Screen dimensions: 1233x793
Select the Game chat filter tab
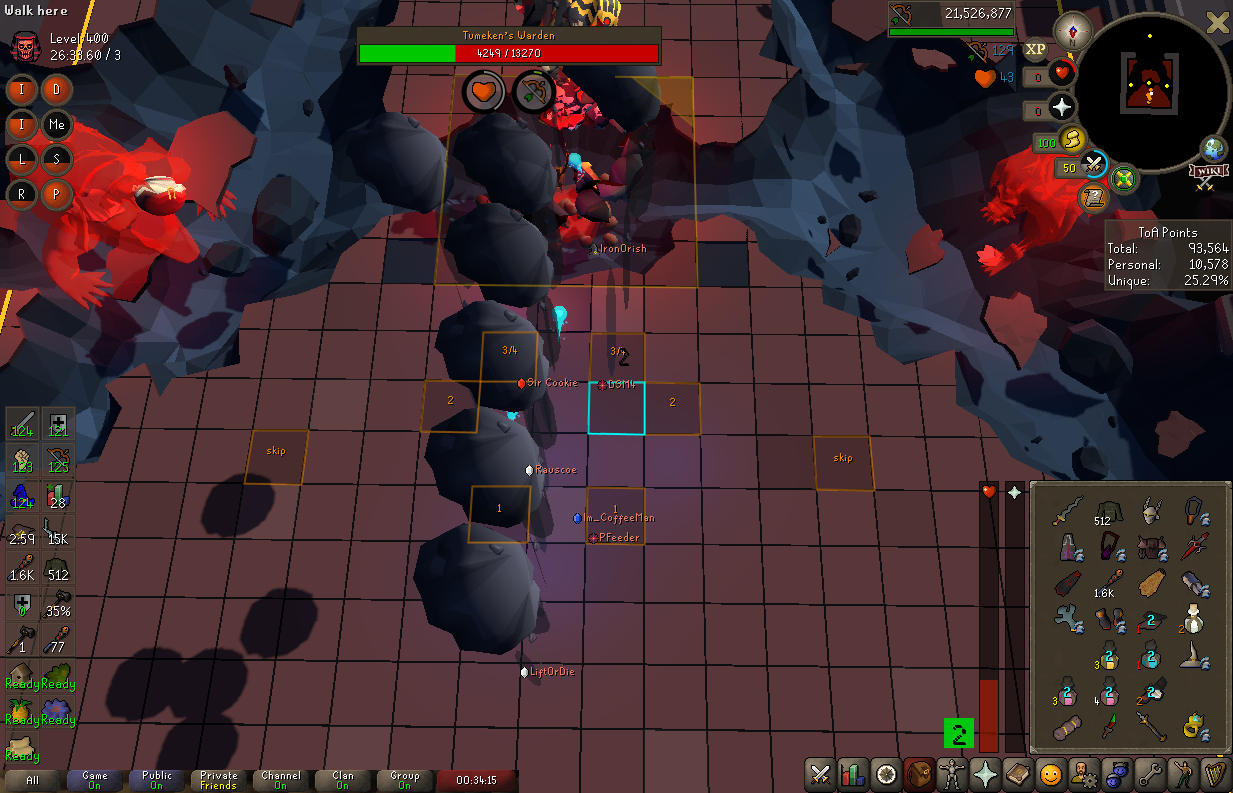(95, 780)
